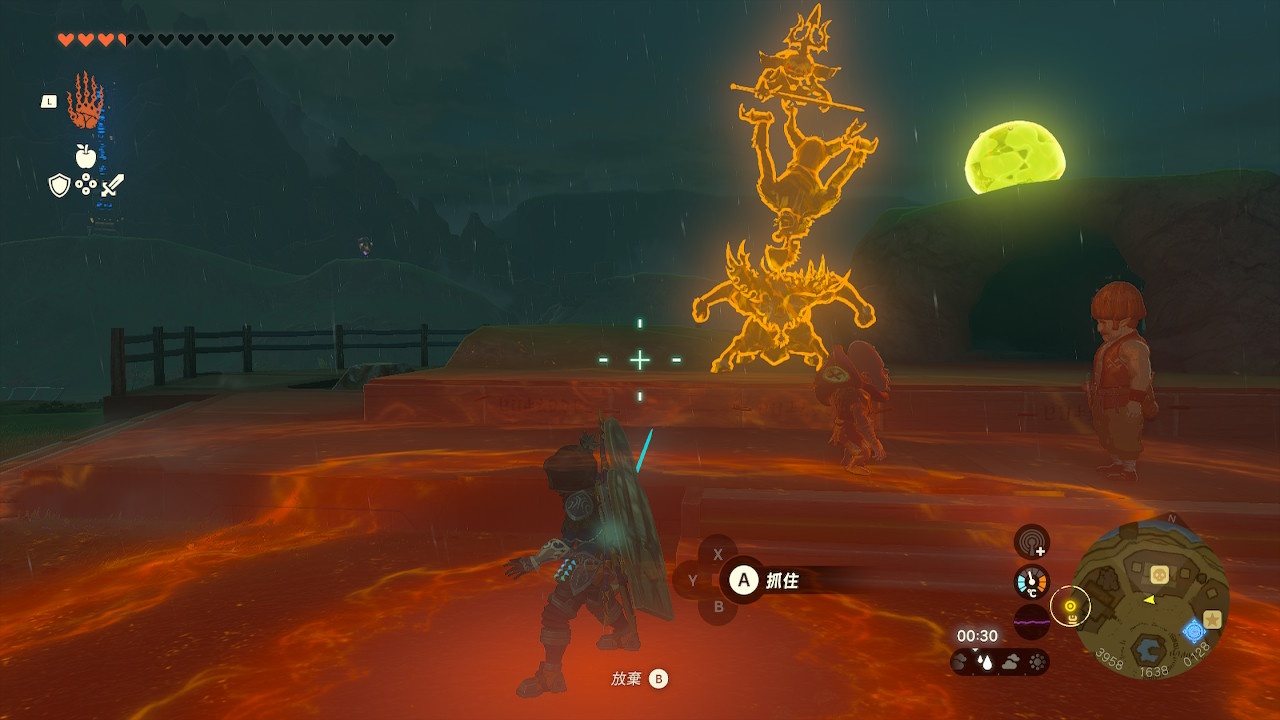Select the sunny weather forecast icon
This screenshot has width=1280, height=720.
point(1036,661)
